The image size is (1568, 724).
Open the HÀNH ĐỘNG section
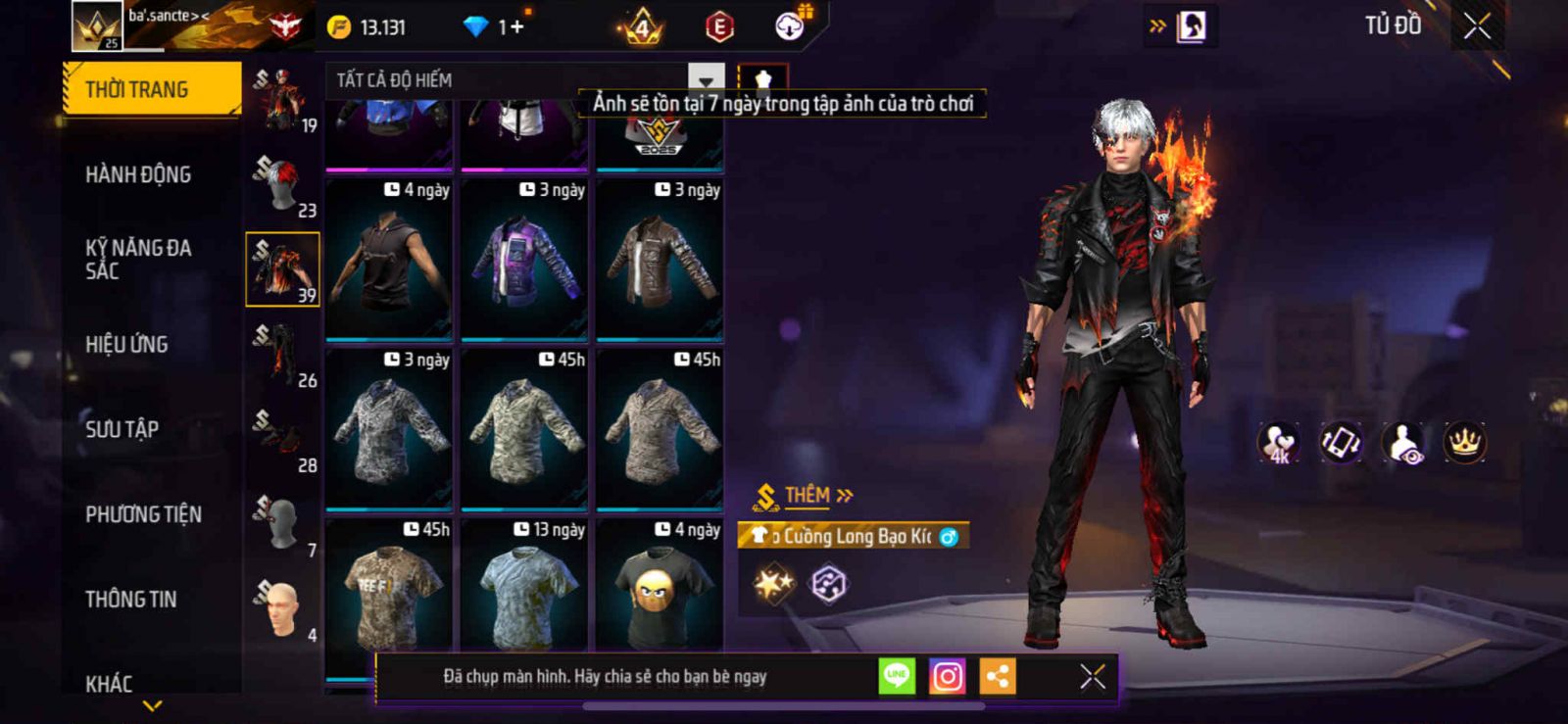138,174
